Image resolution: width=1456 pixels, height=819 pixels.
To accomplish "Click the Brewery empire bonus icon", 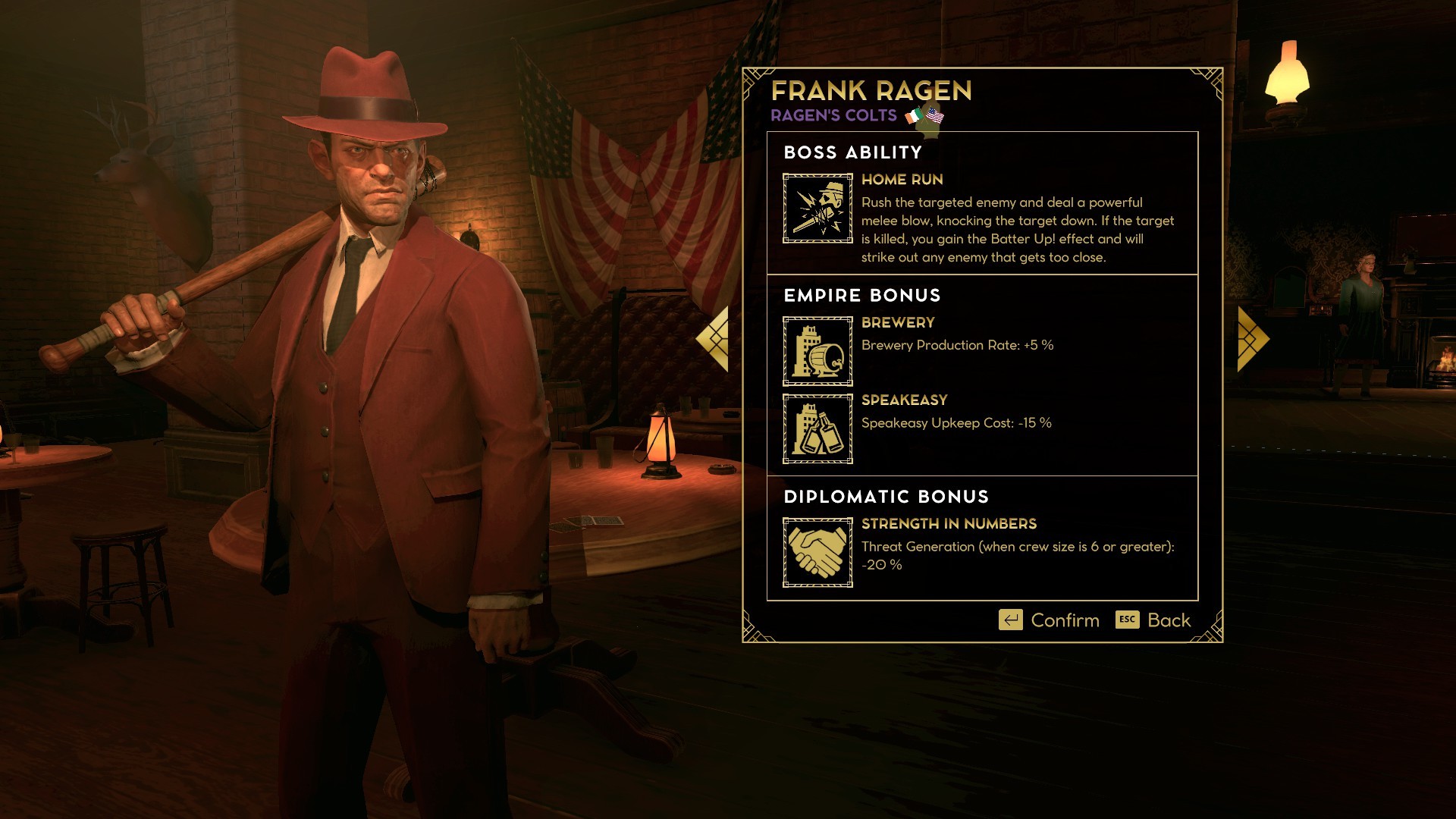I will tap(817, 351).
